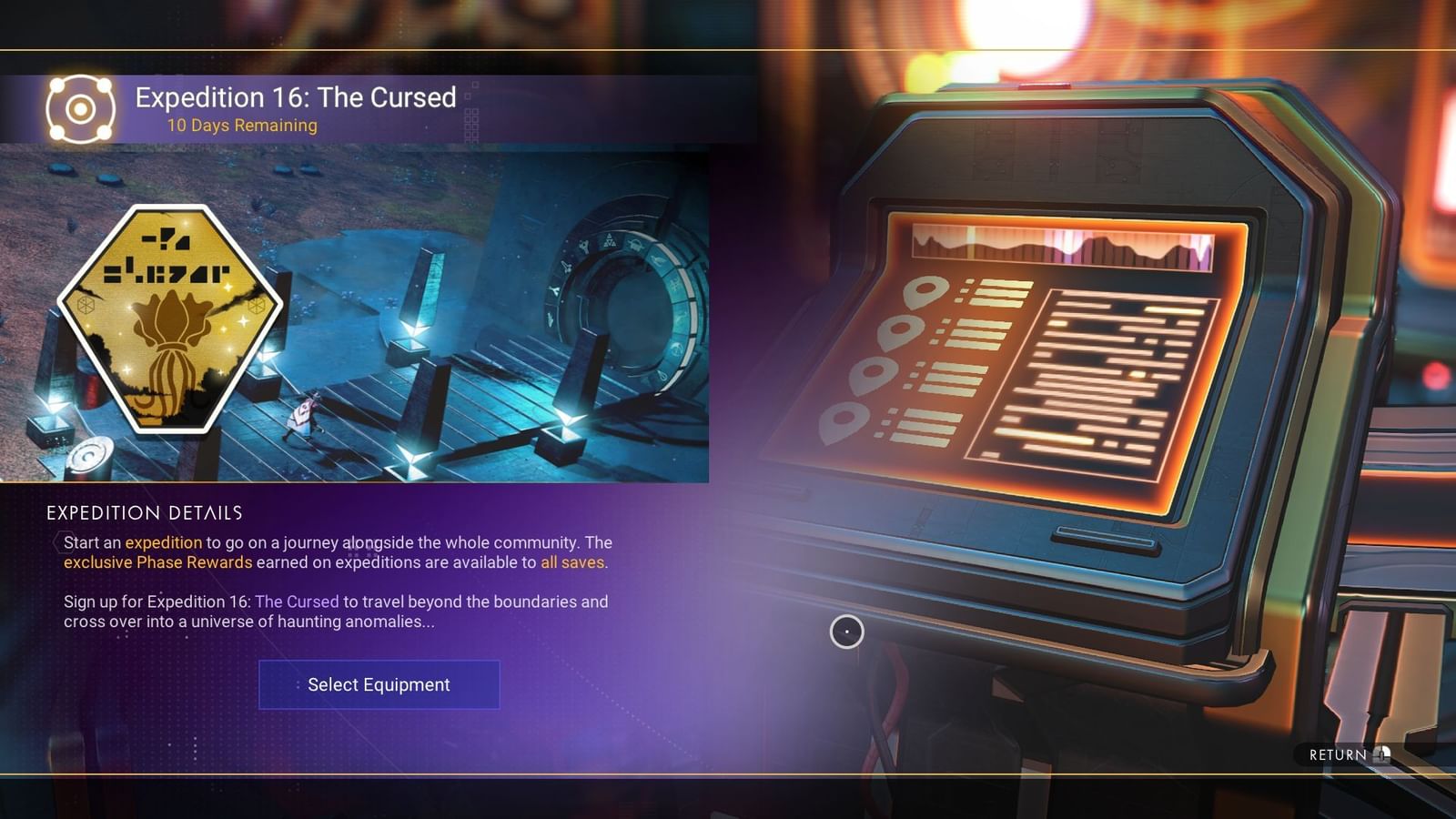This screenshot has height=819, width=1456.
Task: Select the gold hexagonal Cursed expedition badge
Action: click(171, 318)
